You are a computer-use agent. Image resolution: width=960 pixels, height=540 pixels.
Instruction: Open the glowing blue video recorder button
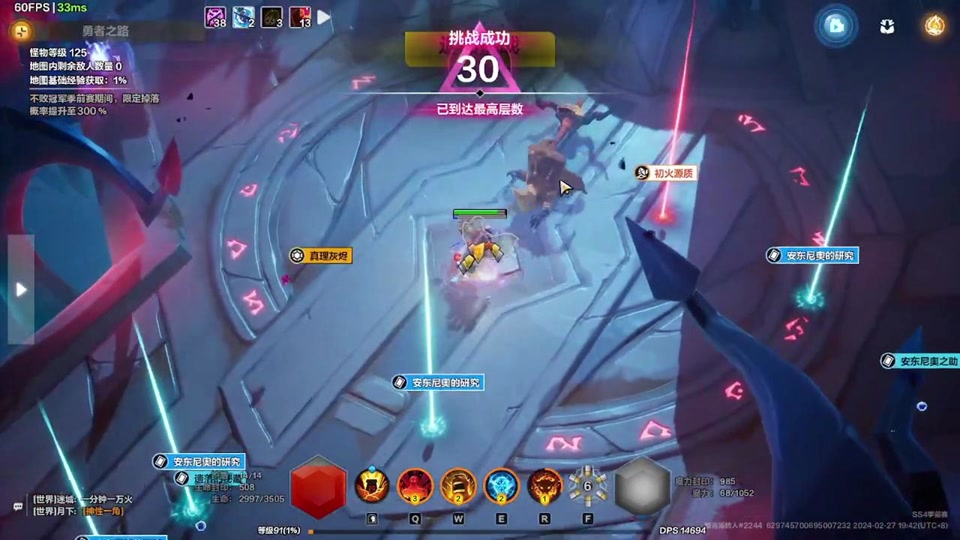click(836, 26)
